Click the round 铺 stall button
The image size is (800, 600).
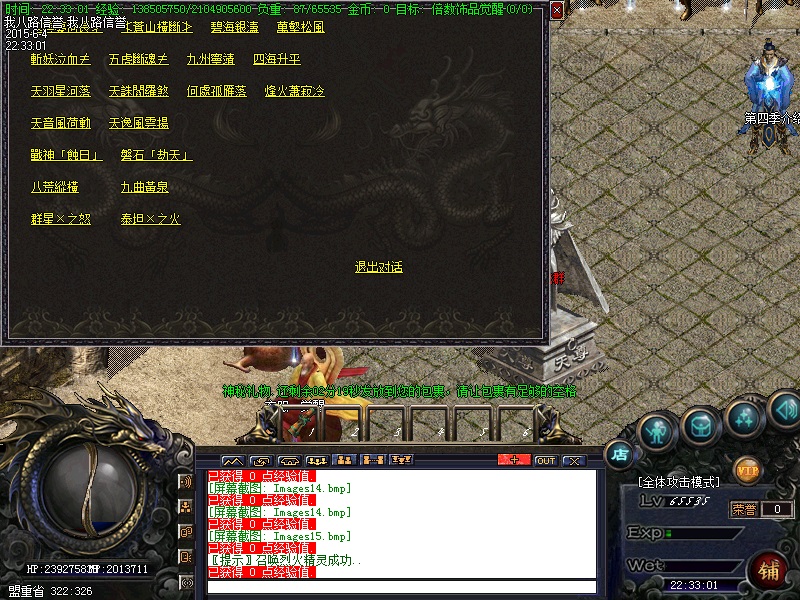(768, 571)
